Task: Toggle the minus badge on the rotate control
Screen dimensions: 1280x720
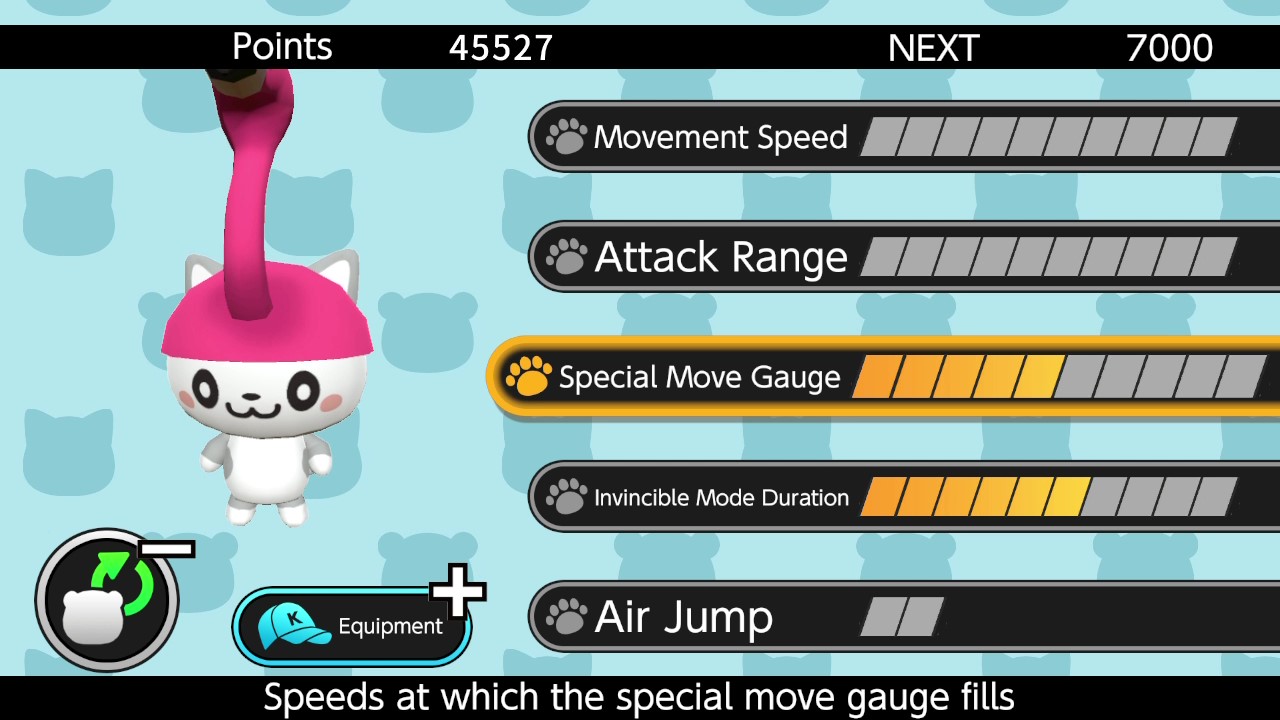Action: pos(168,548)
